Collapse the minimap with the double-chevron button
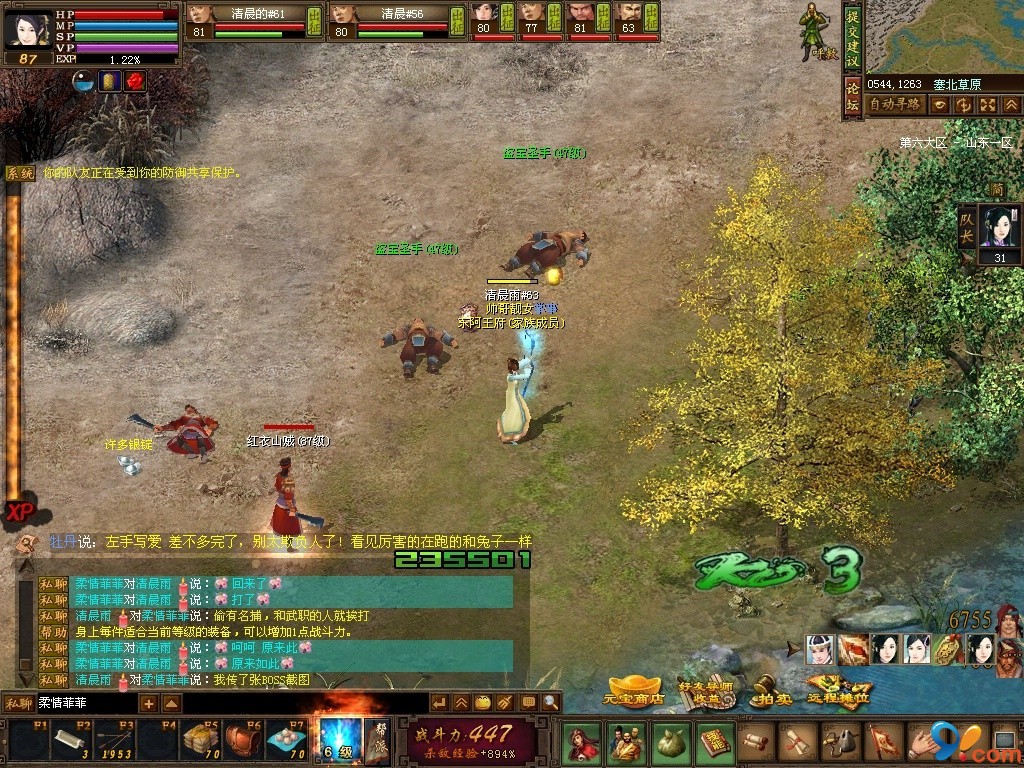The width and height of the screenshot is (1024, 768). [1012, 104]
